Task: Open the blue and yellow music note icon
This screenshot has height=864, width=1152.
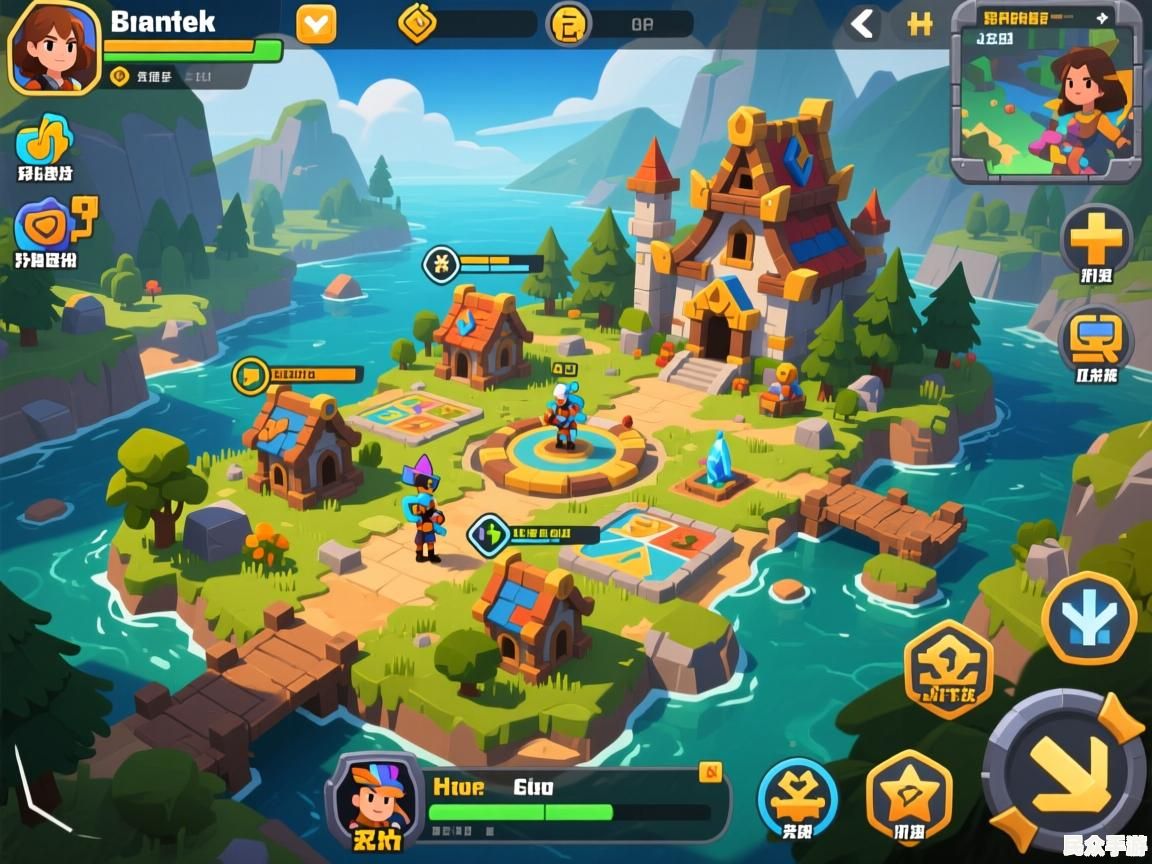Action: point(45,139)
